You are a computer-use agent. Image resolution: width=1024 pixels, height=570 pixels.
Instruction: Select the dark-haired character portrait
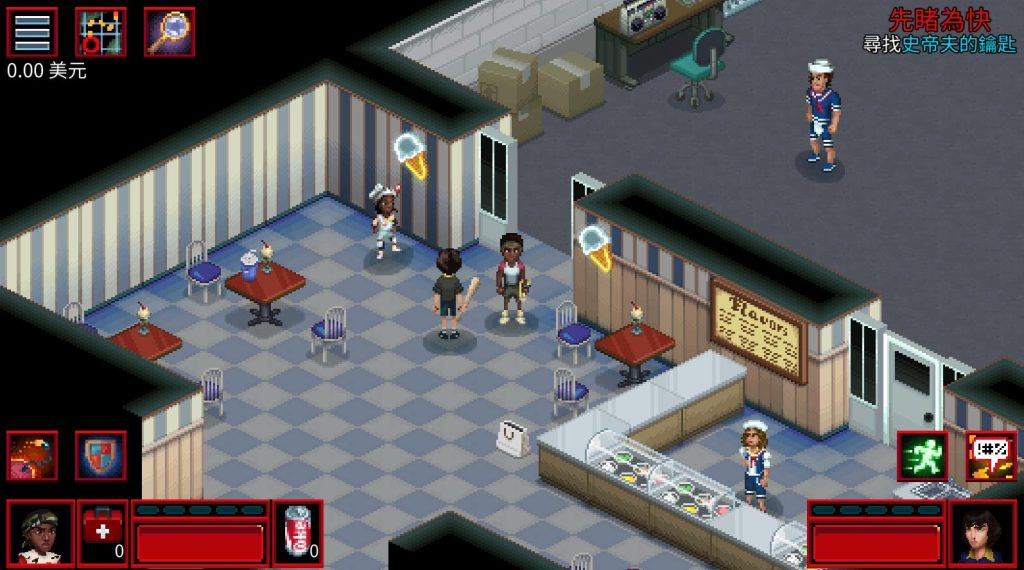pyautogui.click(x=982, y=534)
